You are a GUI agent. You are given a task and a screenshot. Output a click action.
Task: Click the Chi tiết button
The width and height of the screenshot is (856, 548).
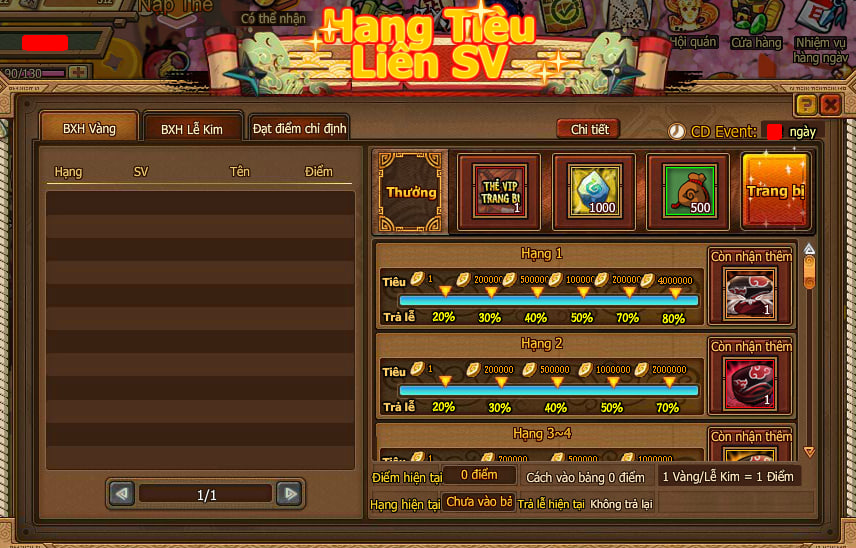[589, 129]
